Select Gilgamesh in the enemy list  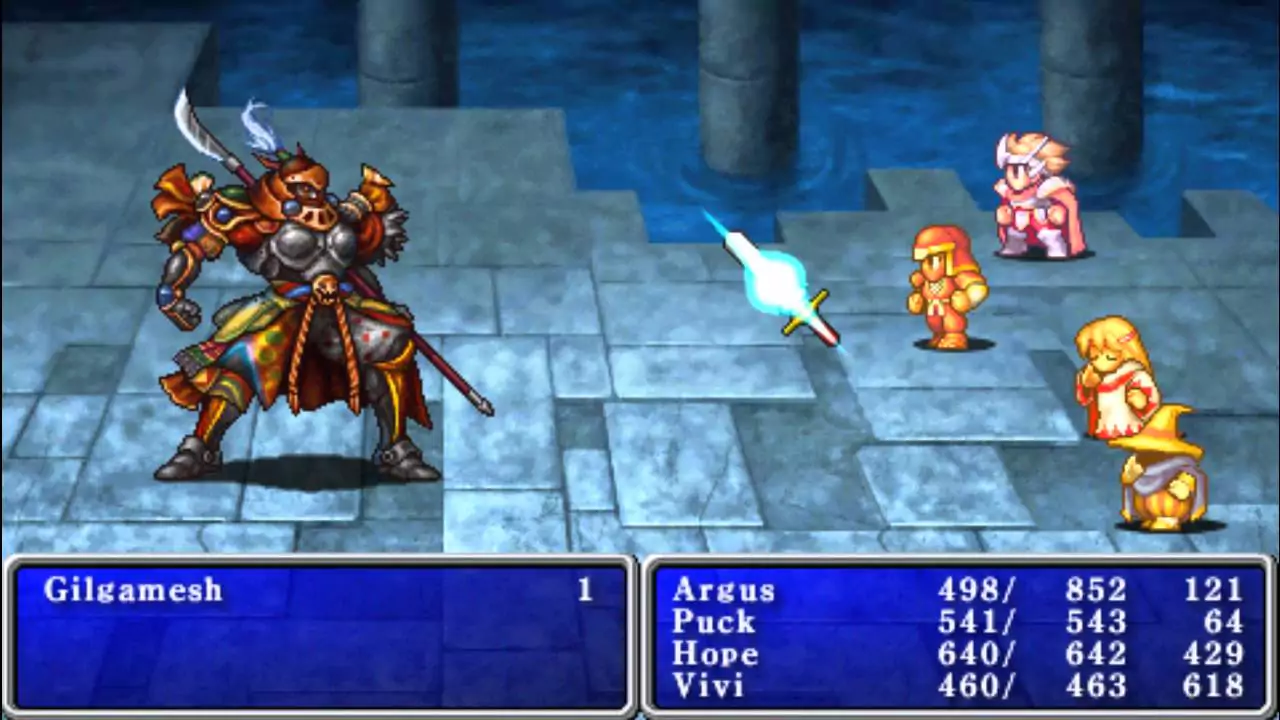point(133,590)
